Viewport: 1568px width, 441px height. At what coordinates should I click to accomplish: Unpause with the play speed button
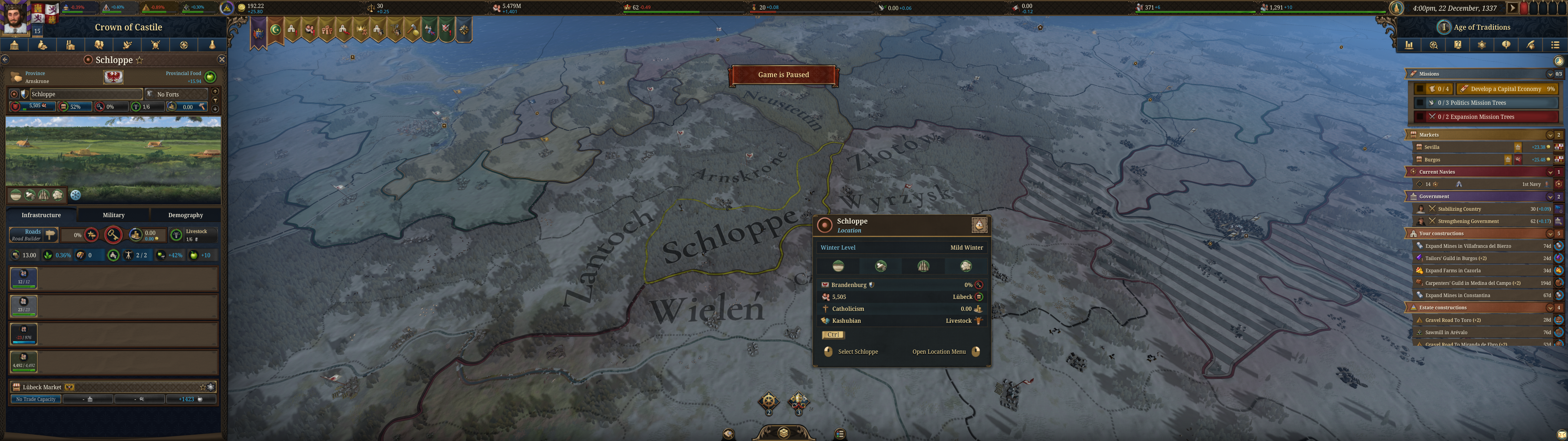pos(1511,8)
